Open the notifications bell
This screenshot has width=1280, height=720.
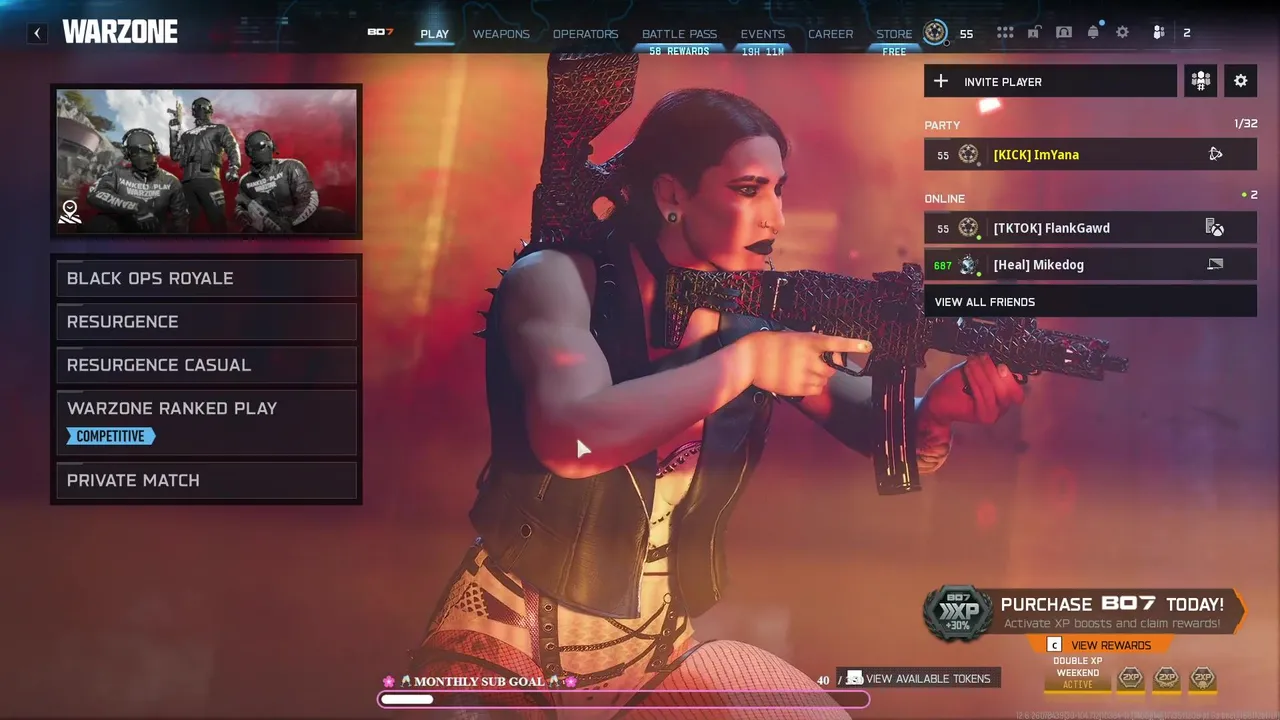click(1093, 33)
